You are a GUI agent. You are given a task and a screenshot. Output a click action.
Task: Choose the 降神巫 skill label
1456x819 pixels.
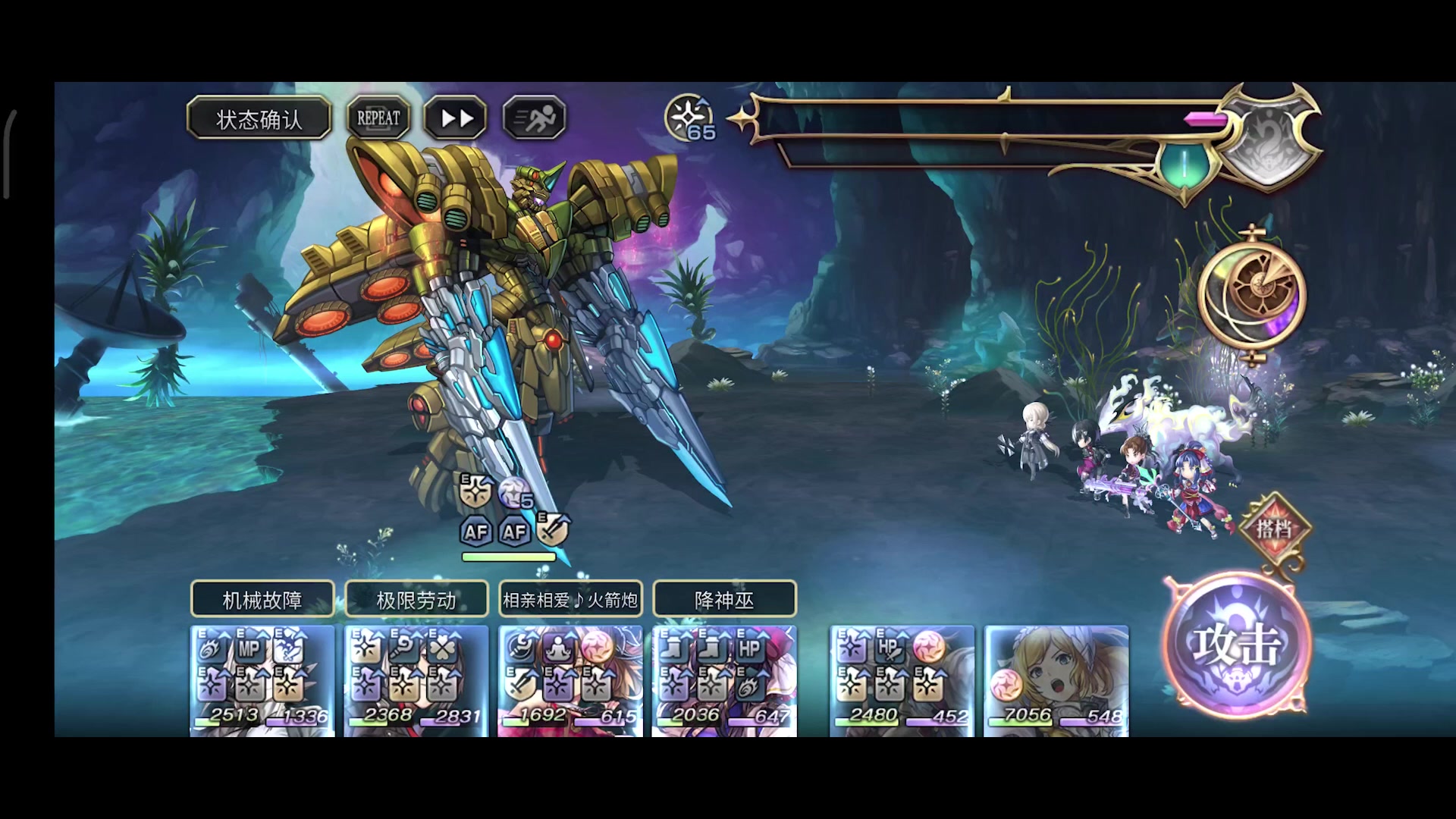click(x=724, y=600)
